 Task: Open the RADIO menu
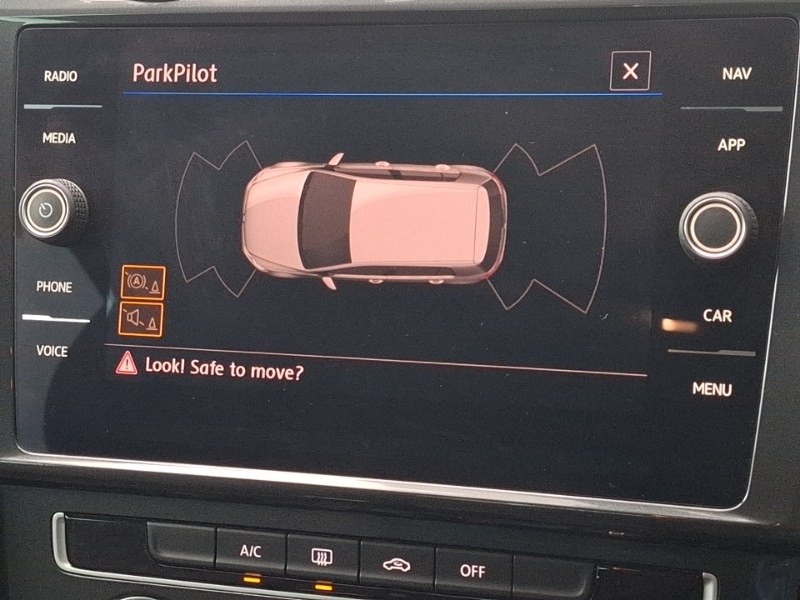pos(60,76)
